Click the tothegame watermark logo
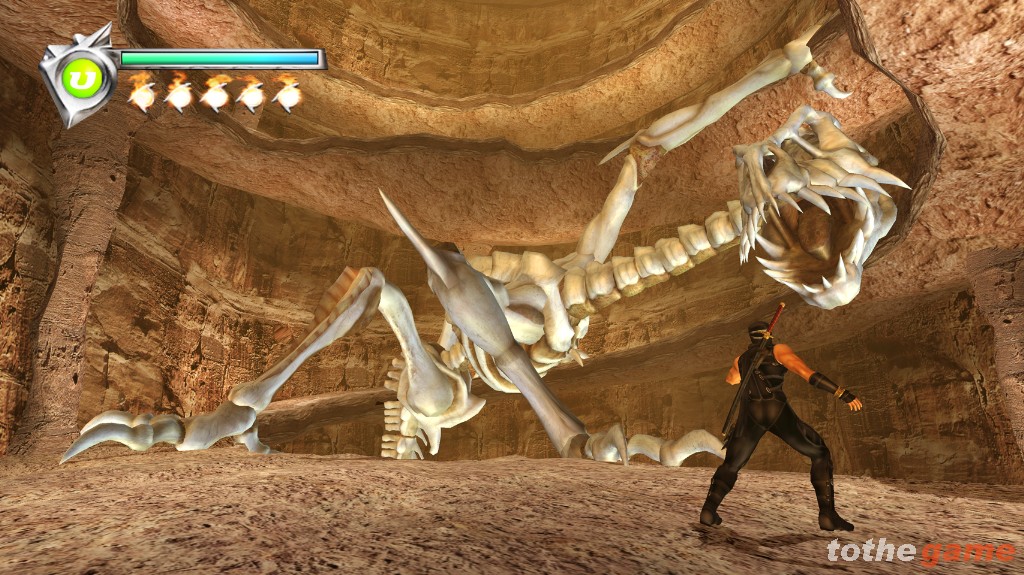Viewport: 1024px width, 575px height. coord(920,552)
